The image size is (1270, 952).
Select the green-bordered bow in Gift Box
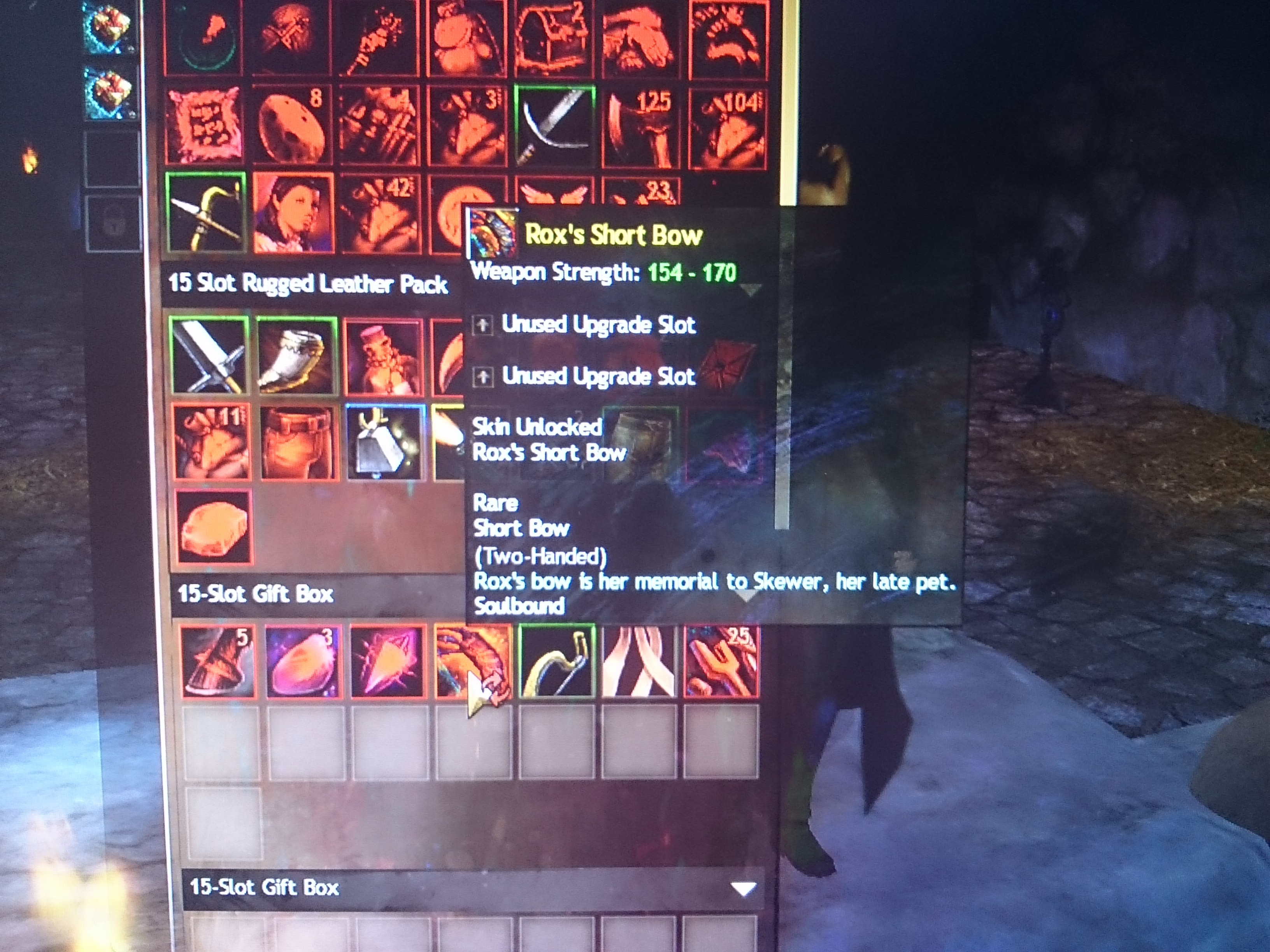point(556,661)
